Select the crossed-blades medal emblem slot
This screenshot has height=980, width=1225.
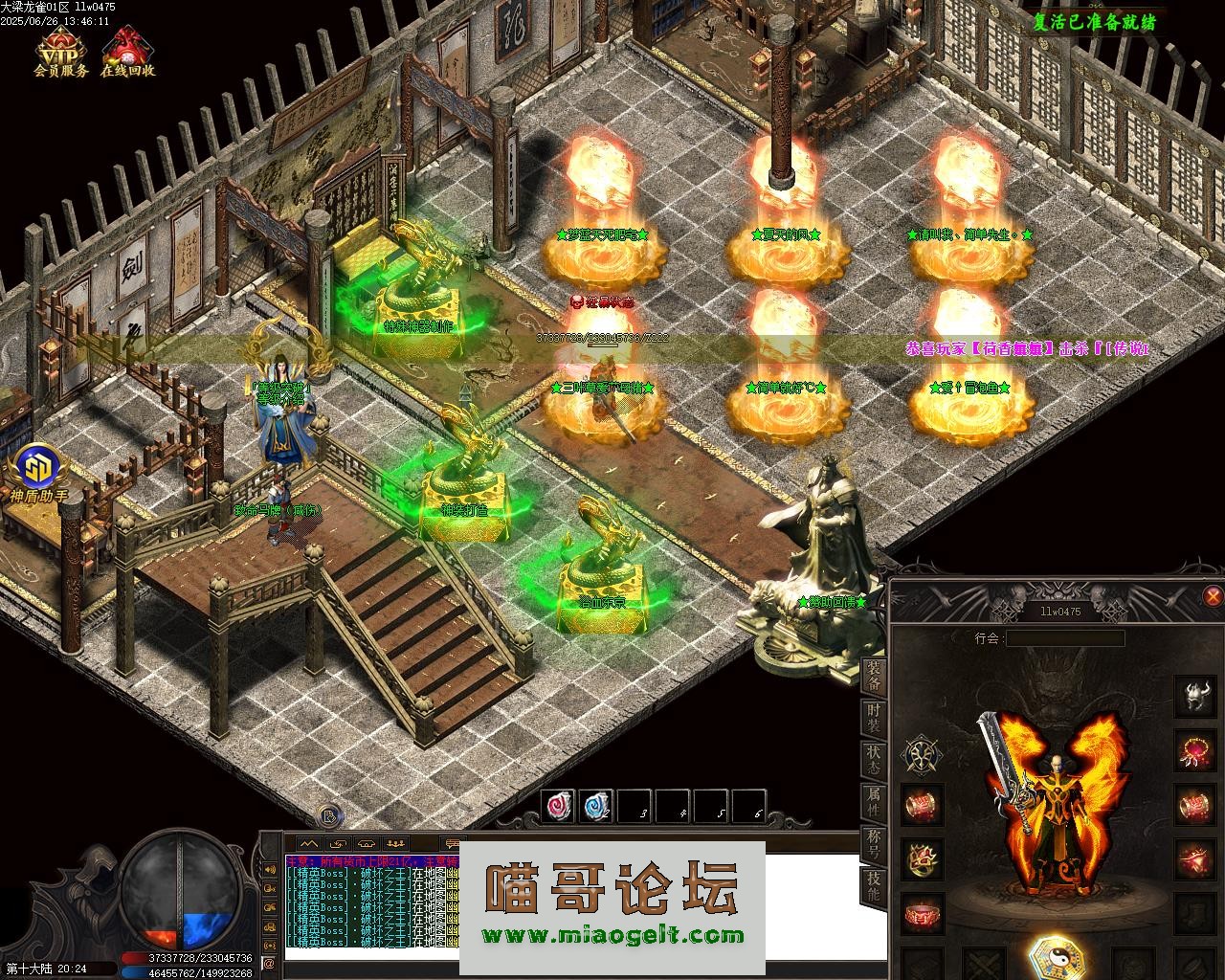(x=923, y=754)
